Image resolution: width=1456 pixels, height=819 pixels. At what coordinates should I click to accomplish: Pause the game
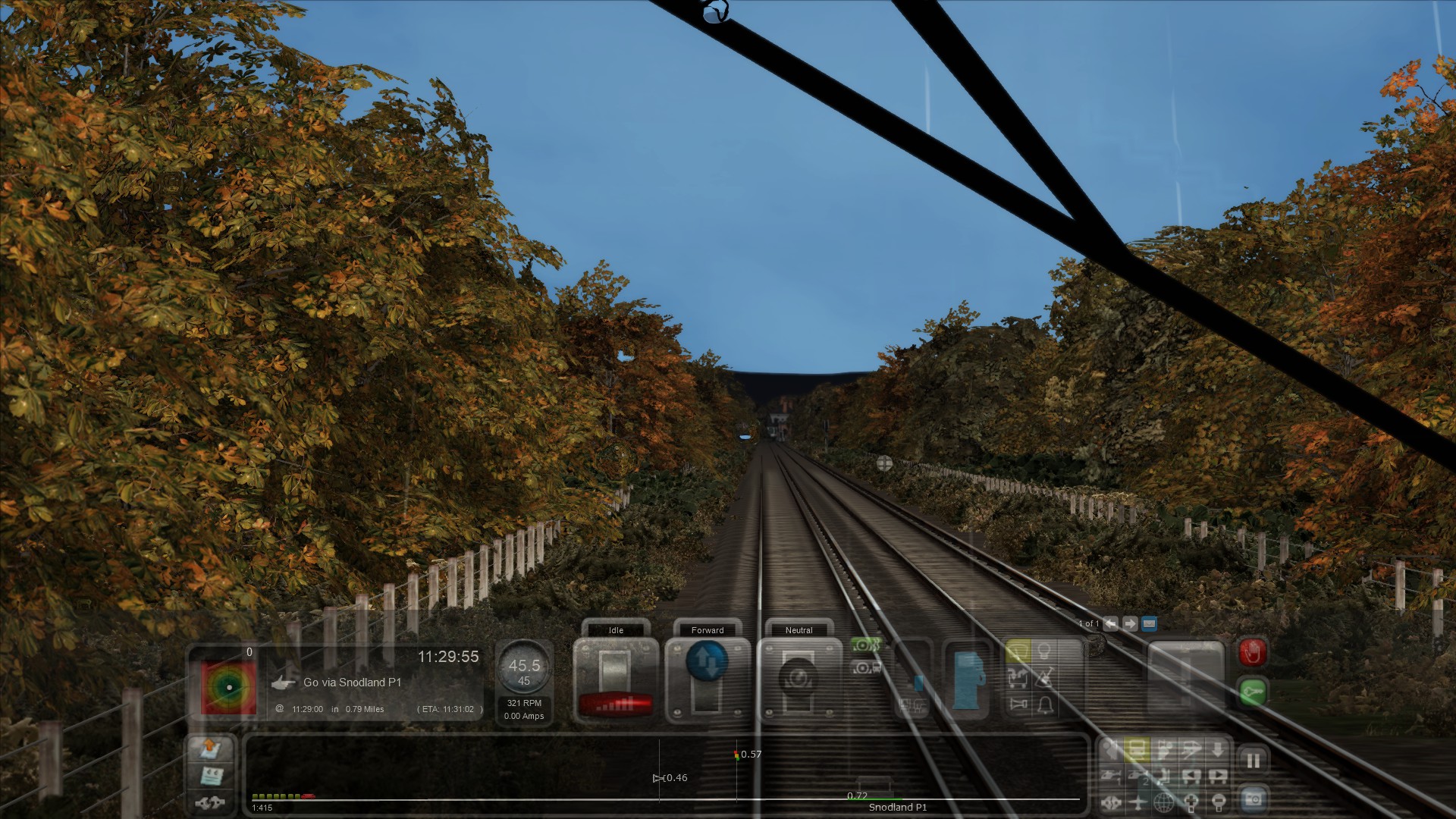tap(1253, 760)
